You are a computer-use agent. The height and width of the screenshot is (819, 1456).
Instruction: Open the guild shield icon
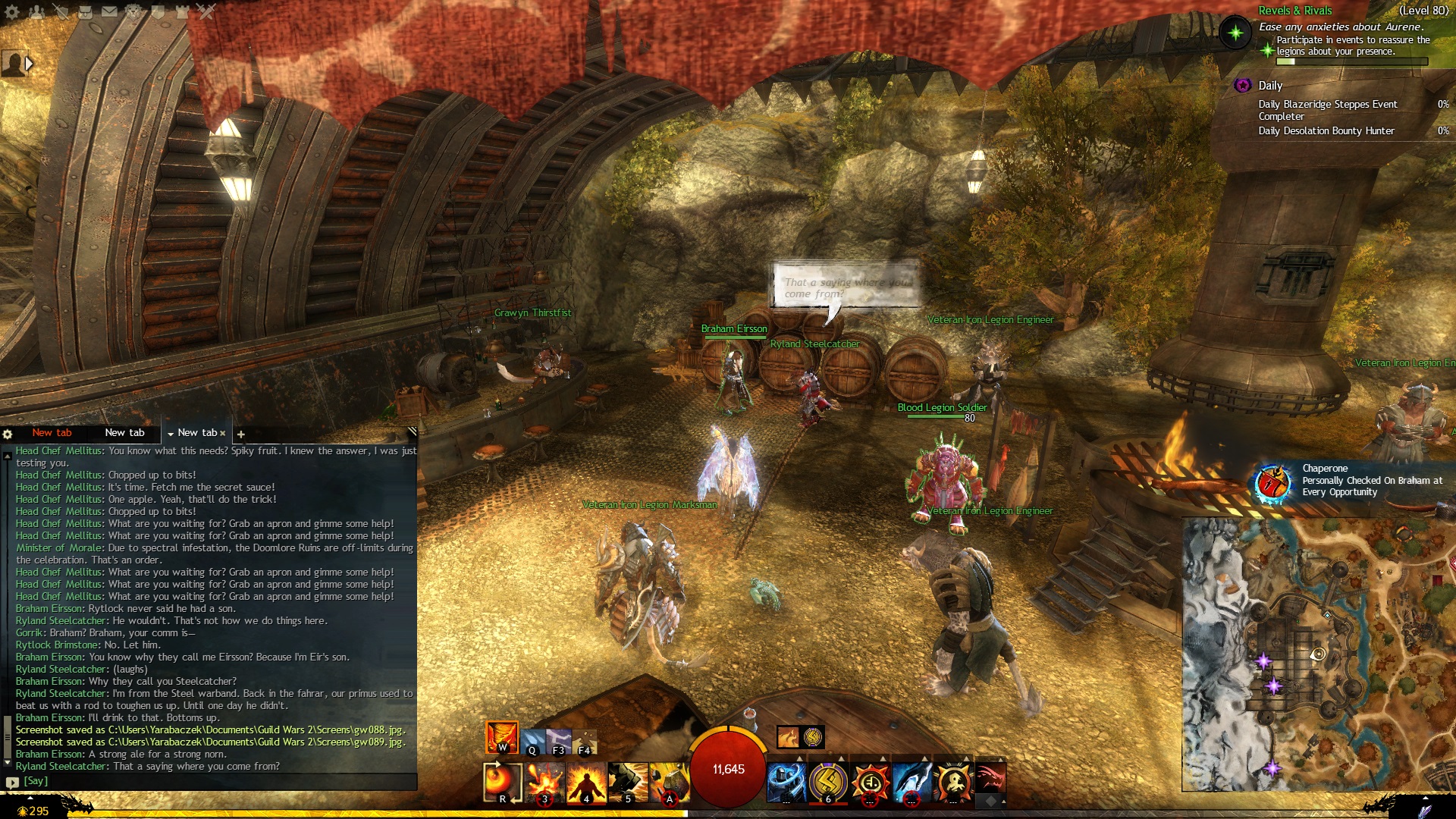coord(158,11)
